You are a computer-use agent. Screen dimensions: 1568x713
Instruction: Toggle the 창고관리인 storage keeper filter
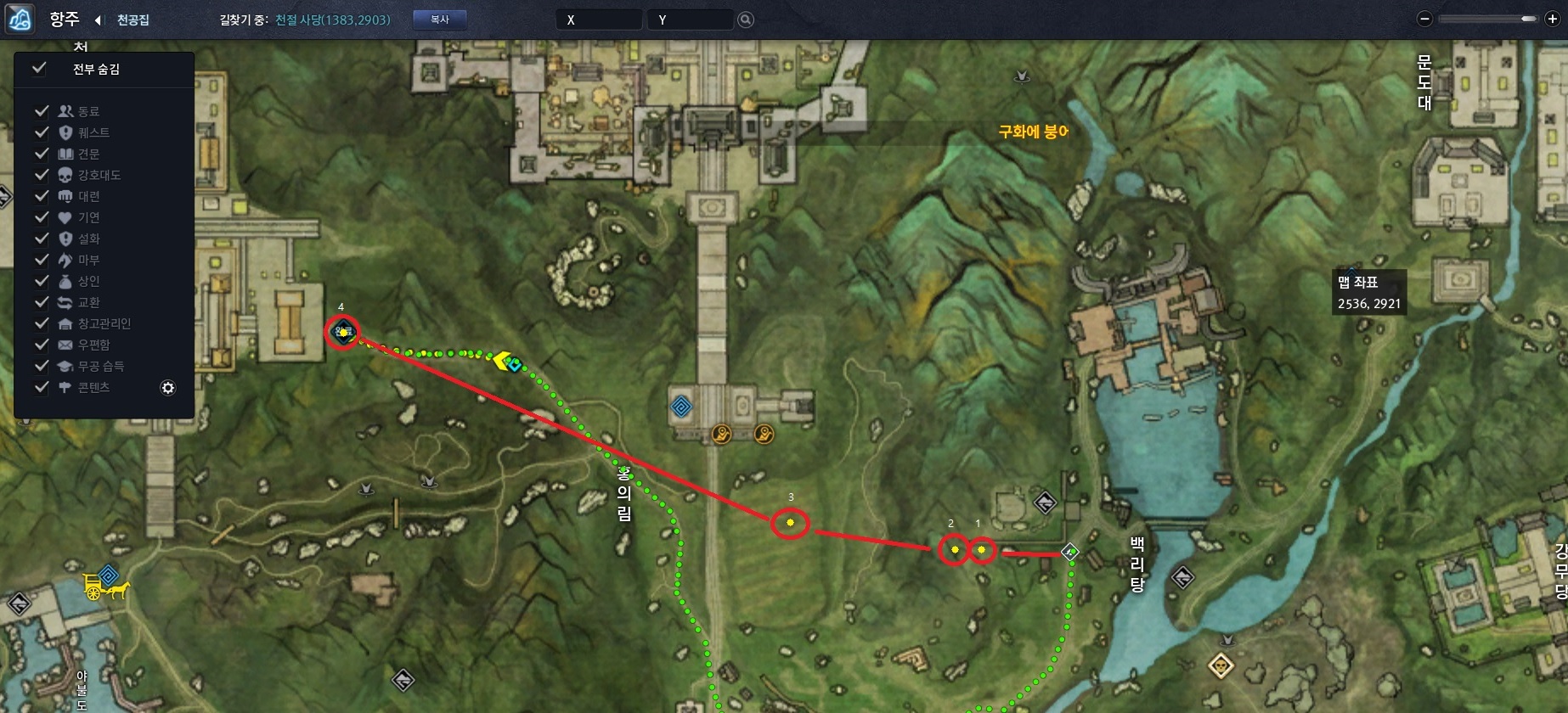(42, 323)
